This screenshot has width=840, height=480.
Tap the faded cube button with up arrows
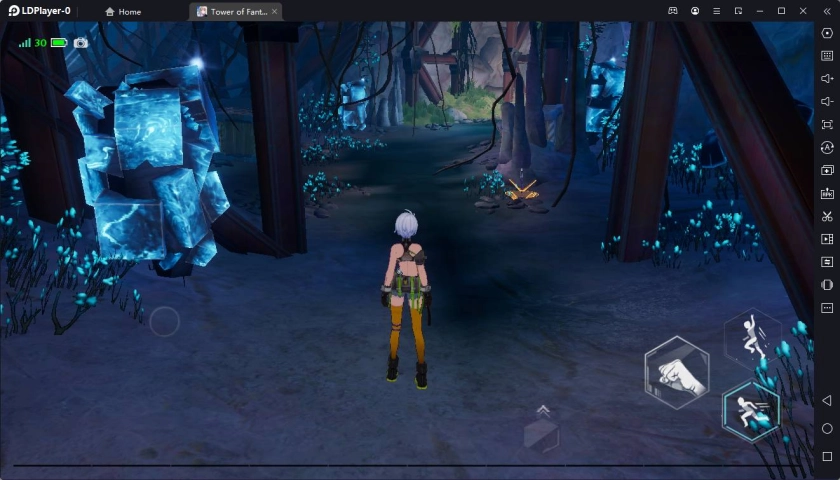tap(541, 431)
